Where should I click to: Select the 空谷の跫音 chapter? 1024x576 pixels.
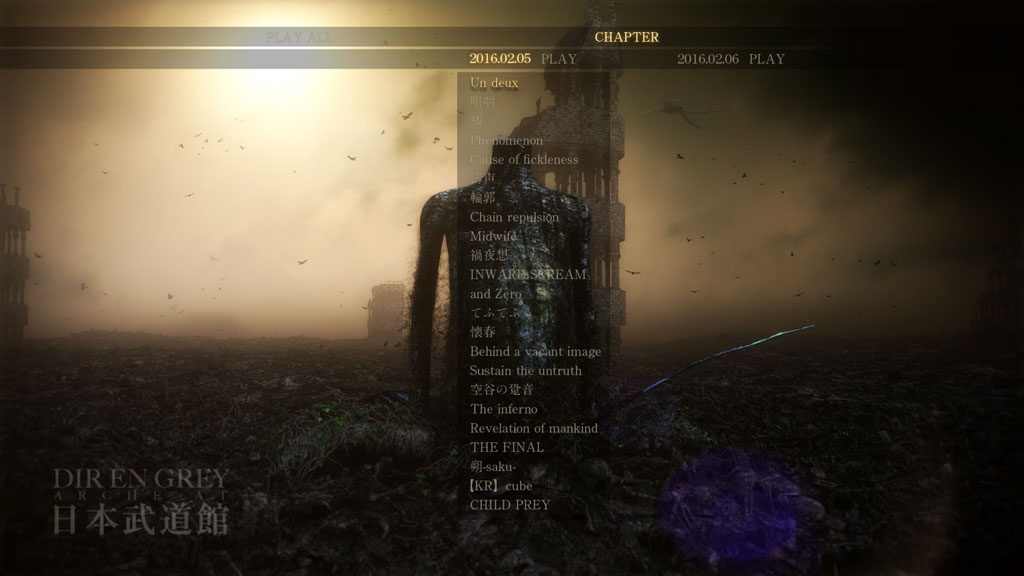(502, 390)
